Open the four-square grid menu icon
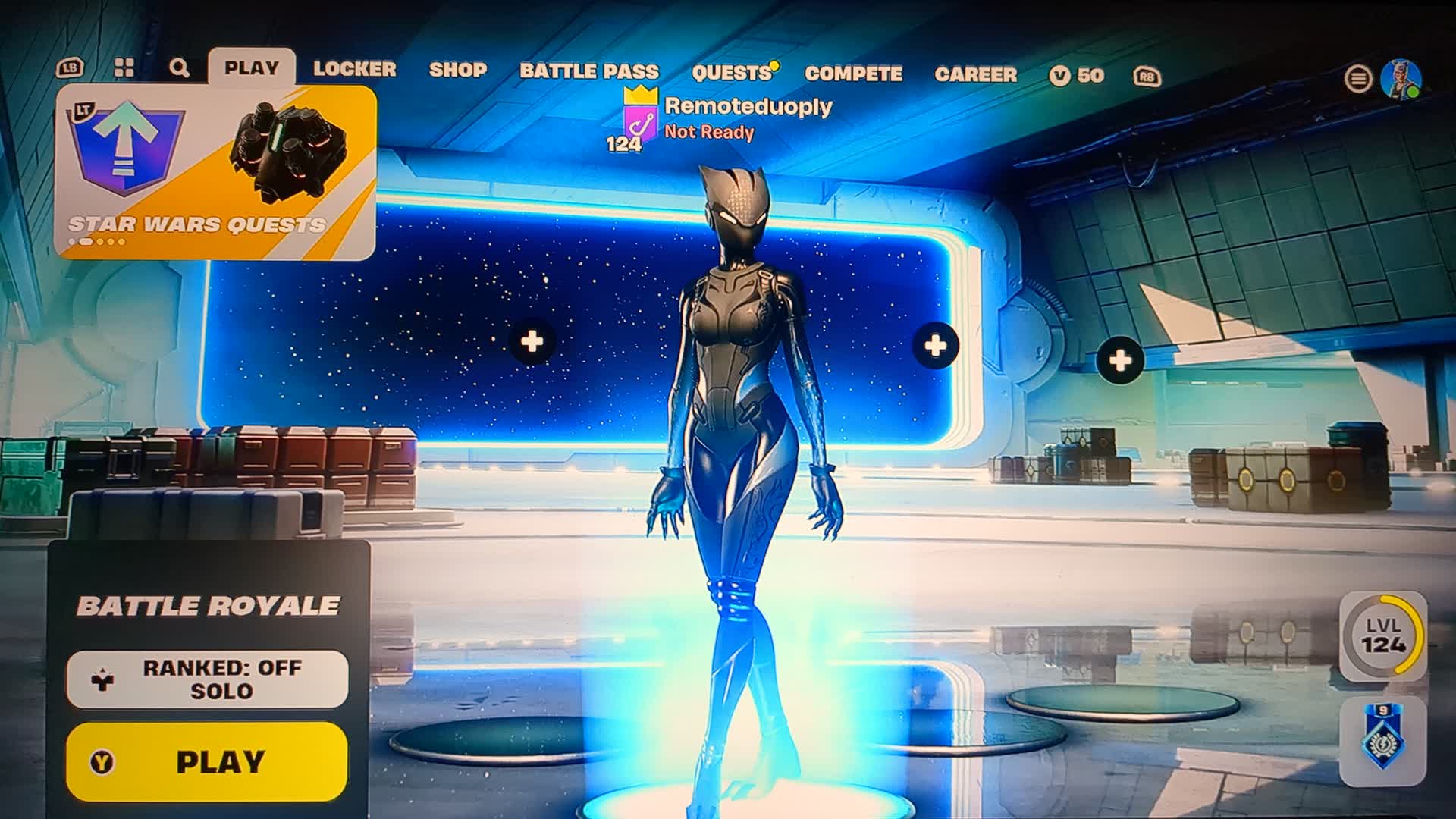 tap(124, 68)
